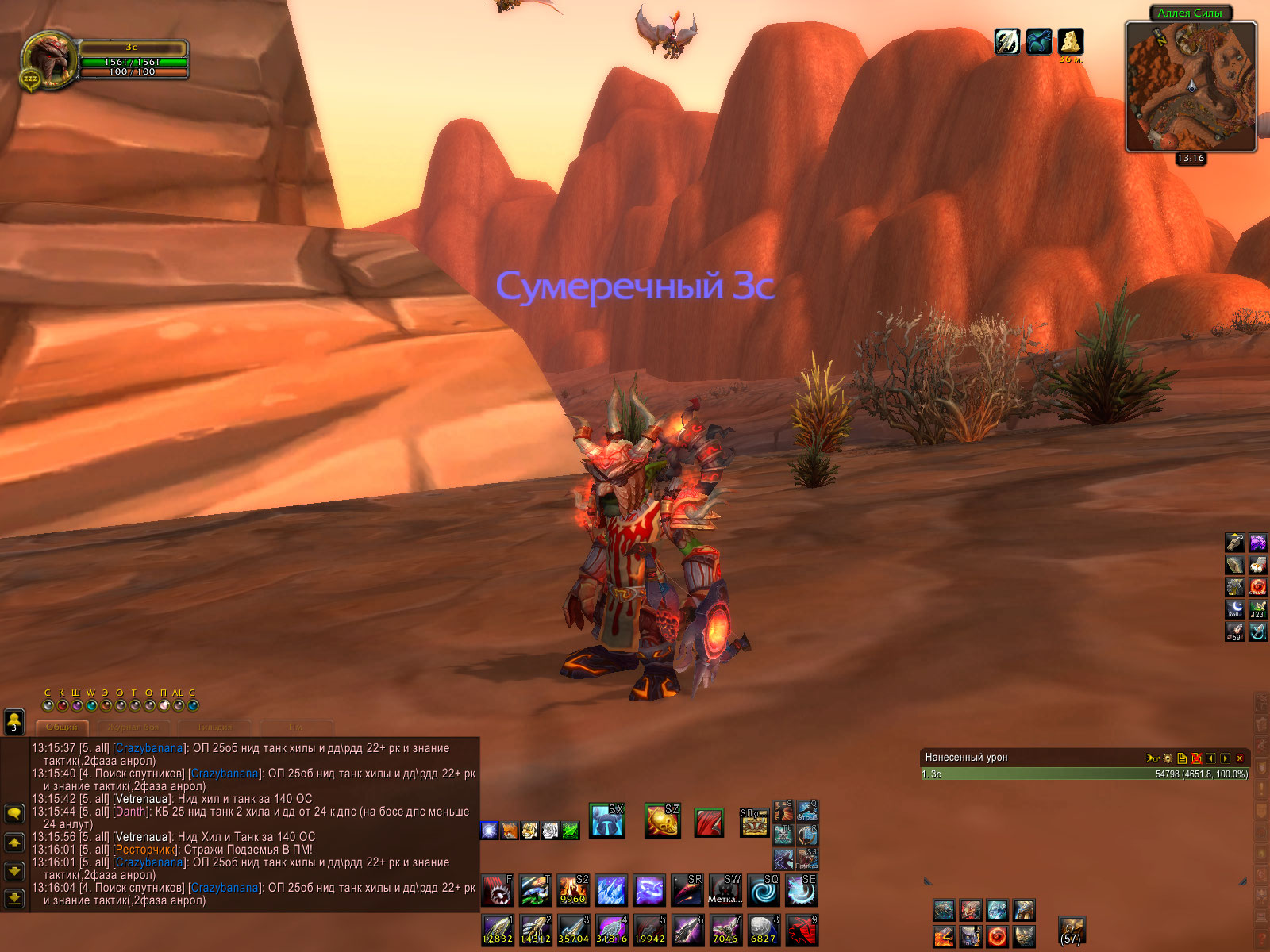
Task: Switch to the Гильдия chat tab
Action: 214,727
